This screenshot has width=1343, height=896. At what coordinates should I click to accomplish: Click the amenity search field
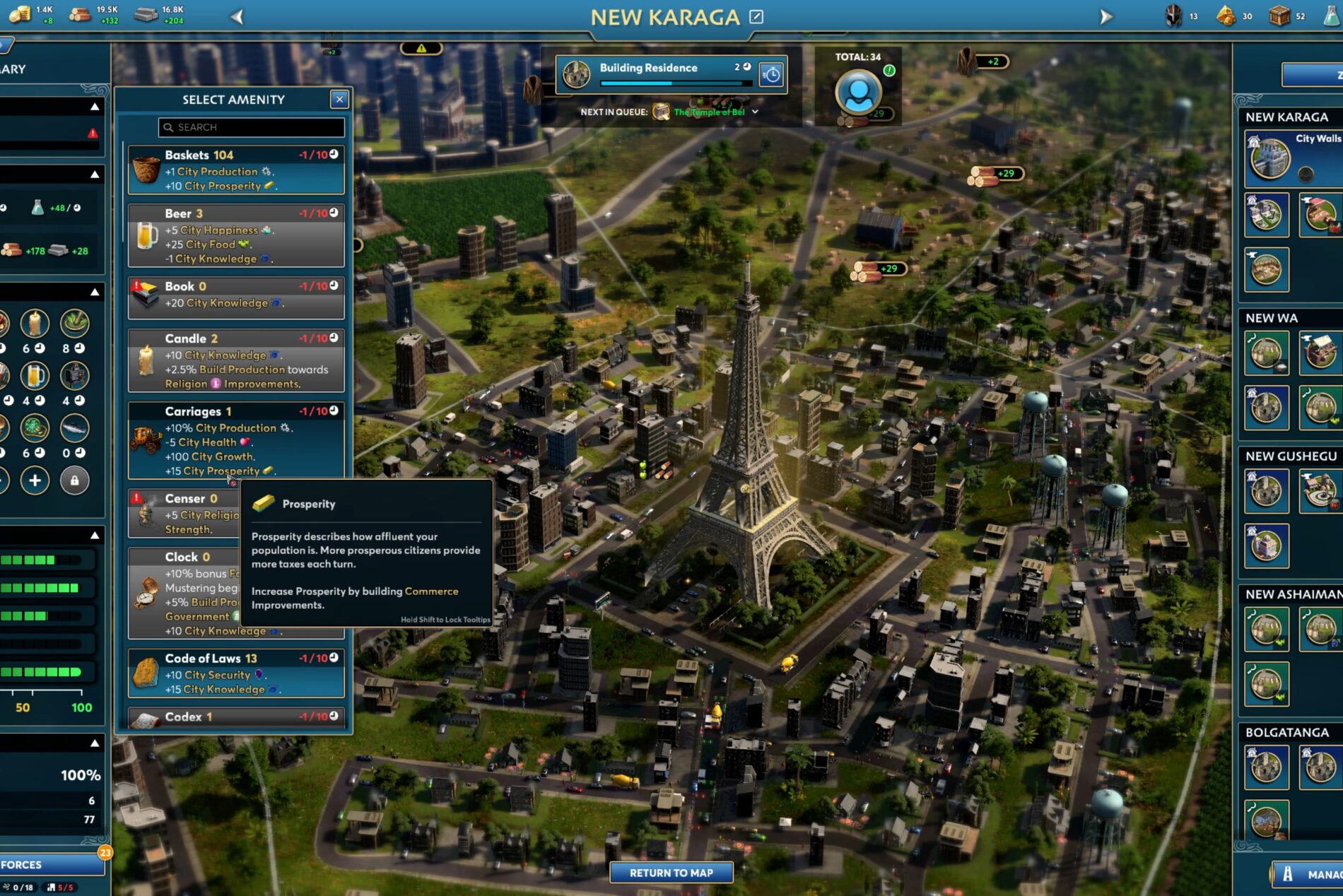[252, 127]
